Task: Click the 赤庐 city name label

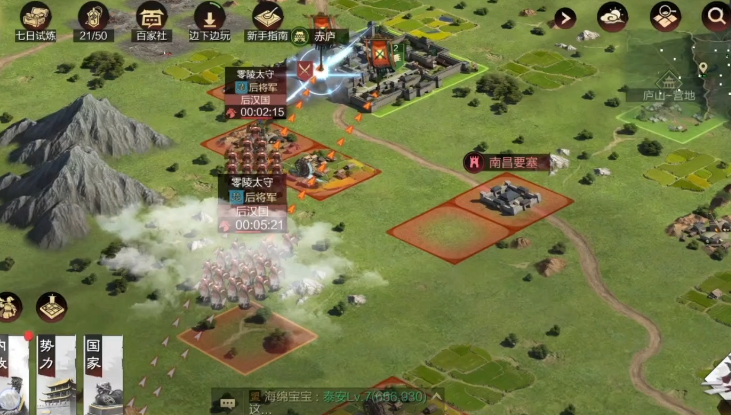Action: pyautogui.click(x=323, y=36)
